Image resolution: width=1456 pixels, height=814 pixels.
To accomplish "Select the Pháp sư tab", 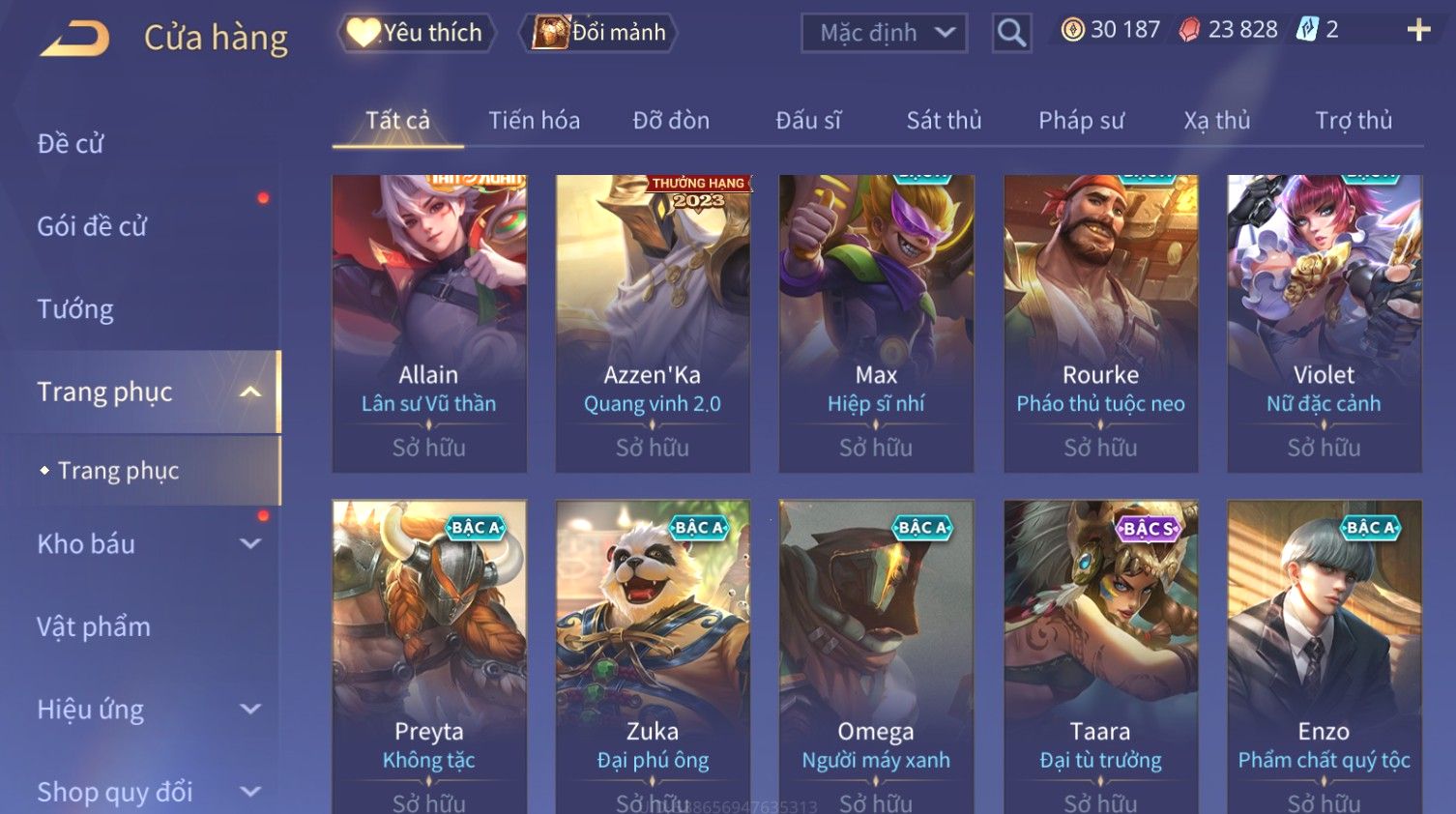I will point(1081,121).
